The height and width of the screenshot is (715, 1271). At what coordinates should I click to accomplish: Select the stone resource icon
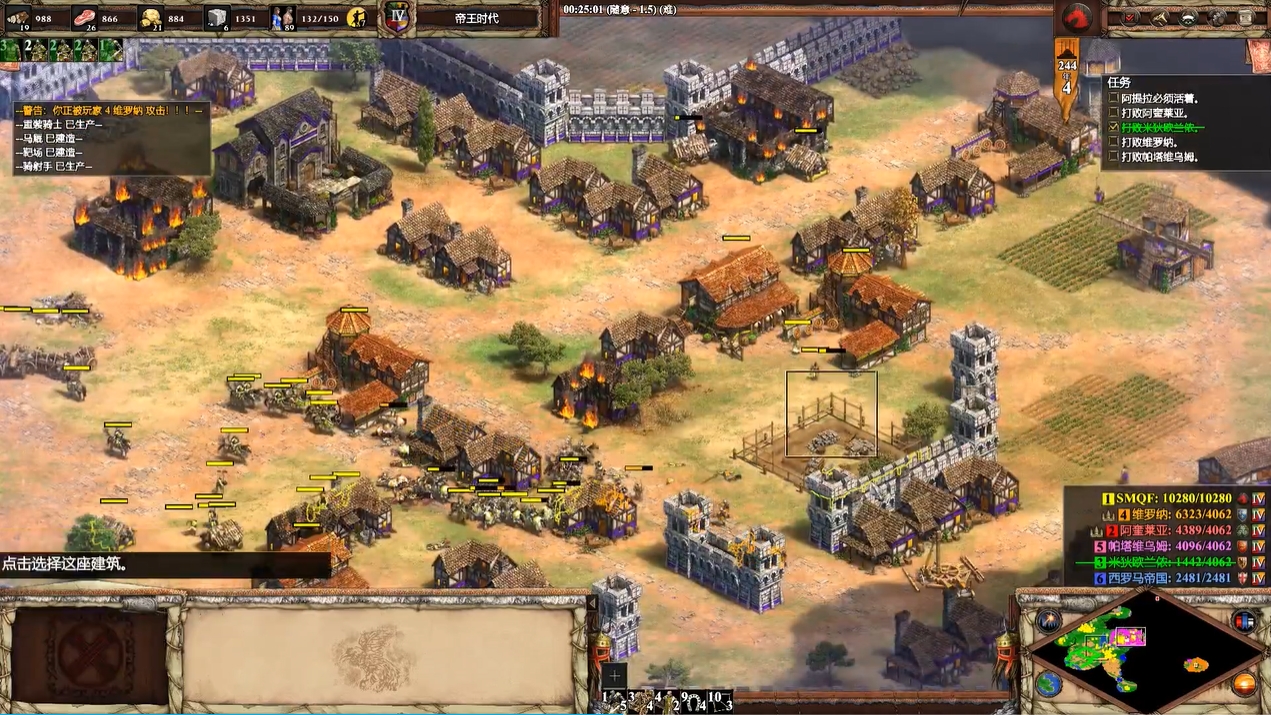click(217, 17)
